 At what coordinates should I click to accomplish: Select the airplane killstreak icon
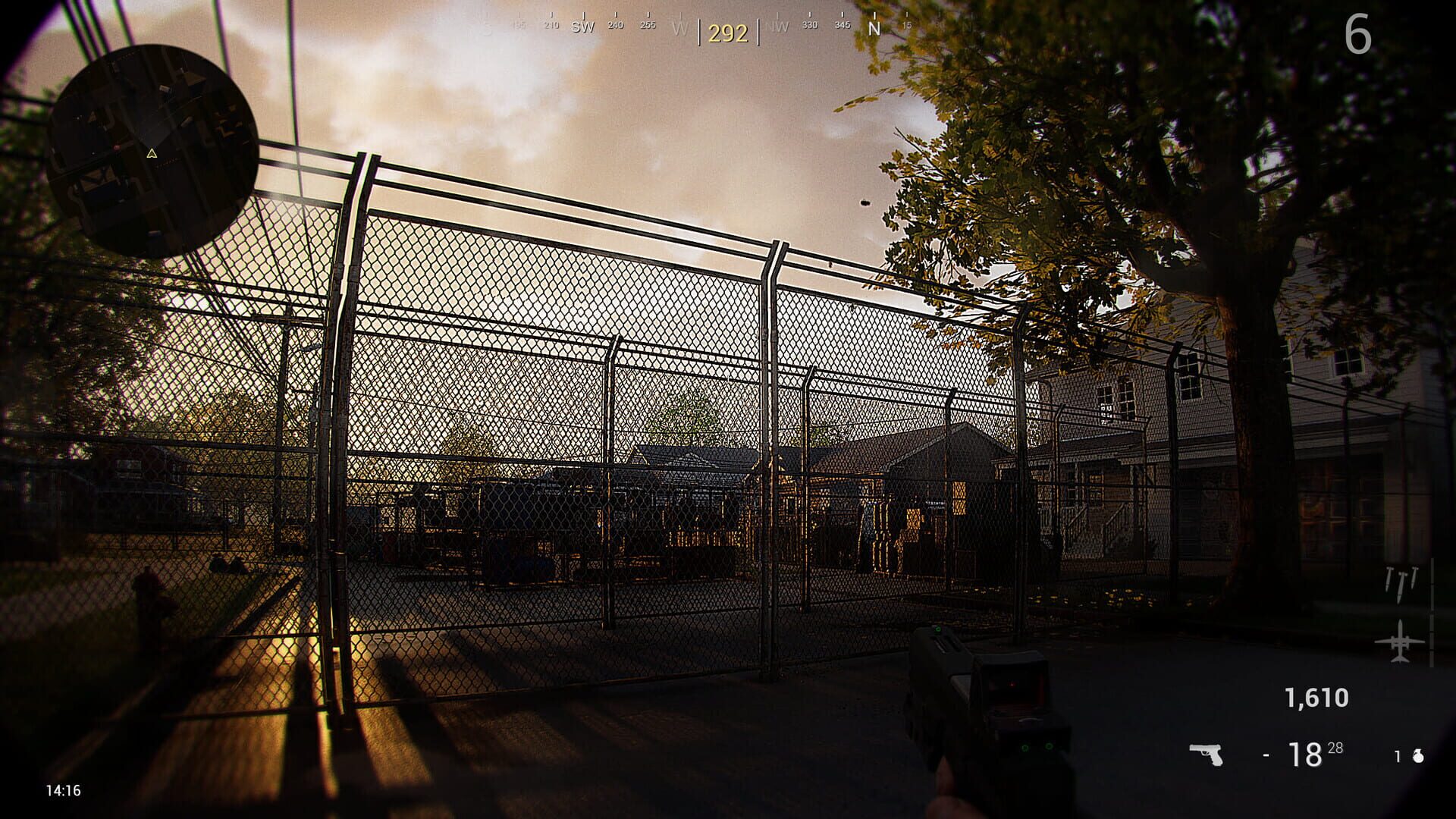(x=1399, y=642)
